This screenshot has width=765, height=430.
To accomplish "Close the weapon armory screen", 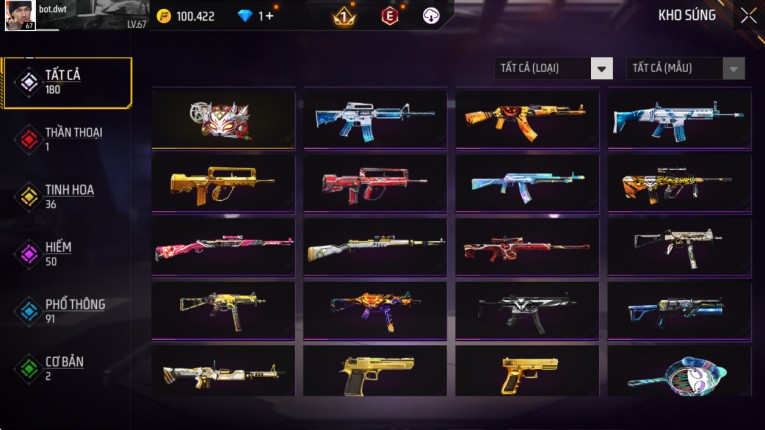I will [748, 15].
